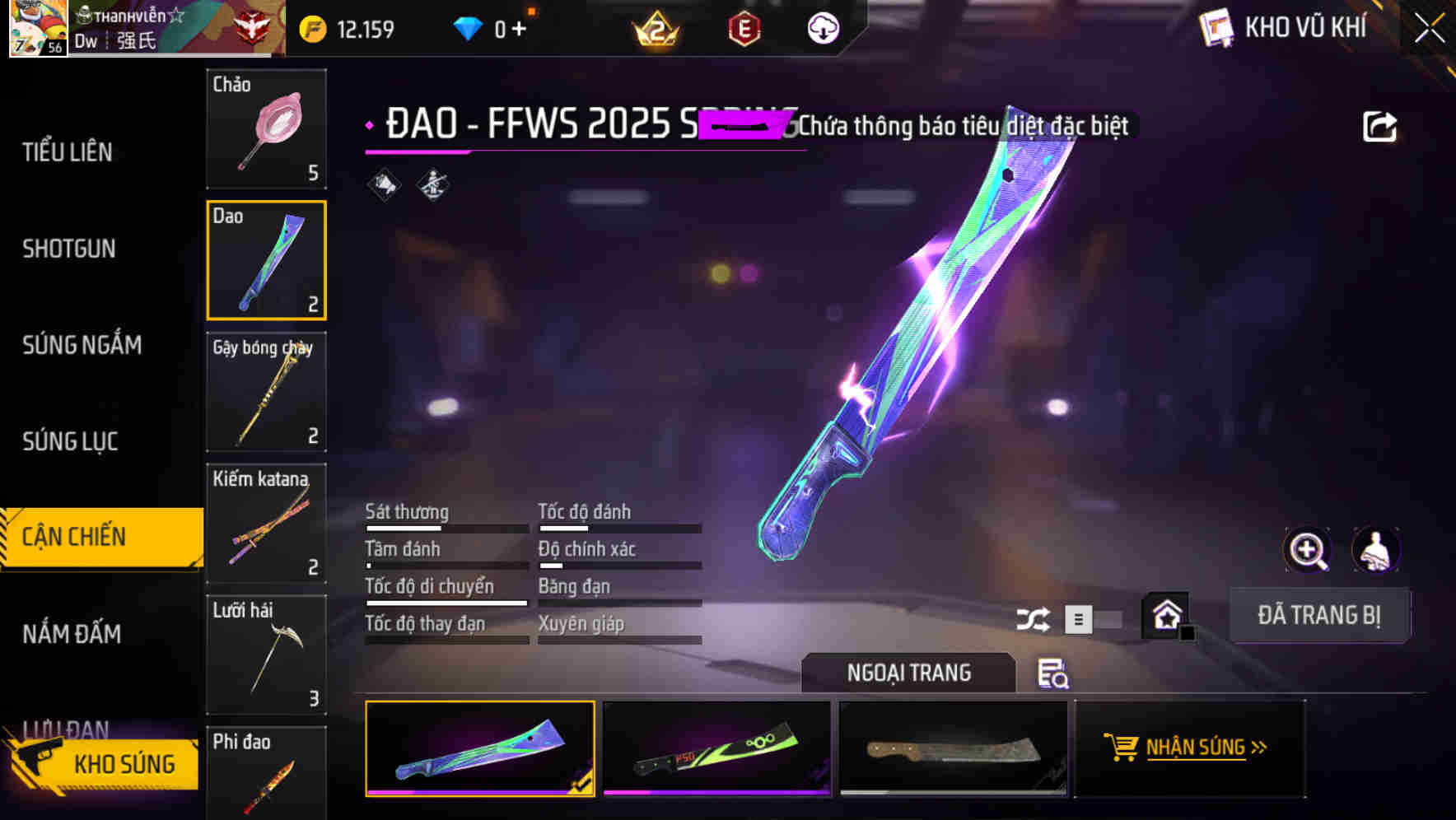Viewport: 1456px width, 820px height.
Task: Expand the Chảo weapon category
Action: [266, 129]
